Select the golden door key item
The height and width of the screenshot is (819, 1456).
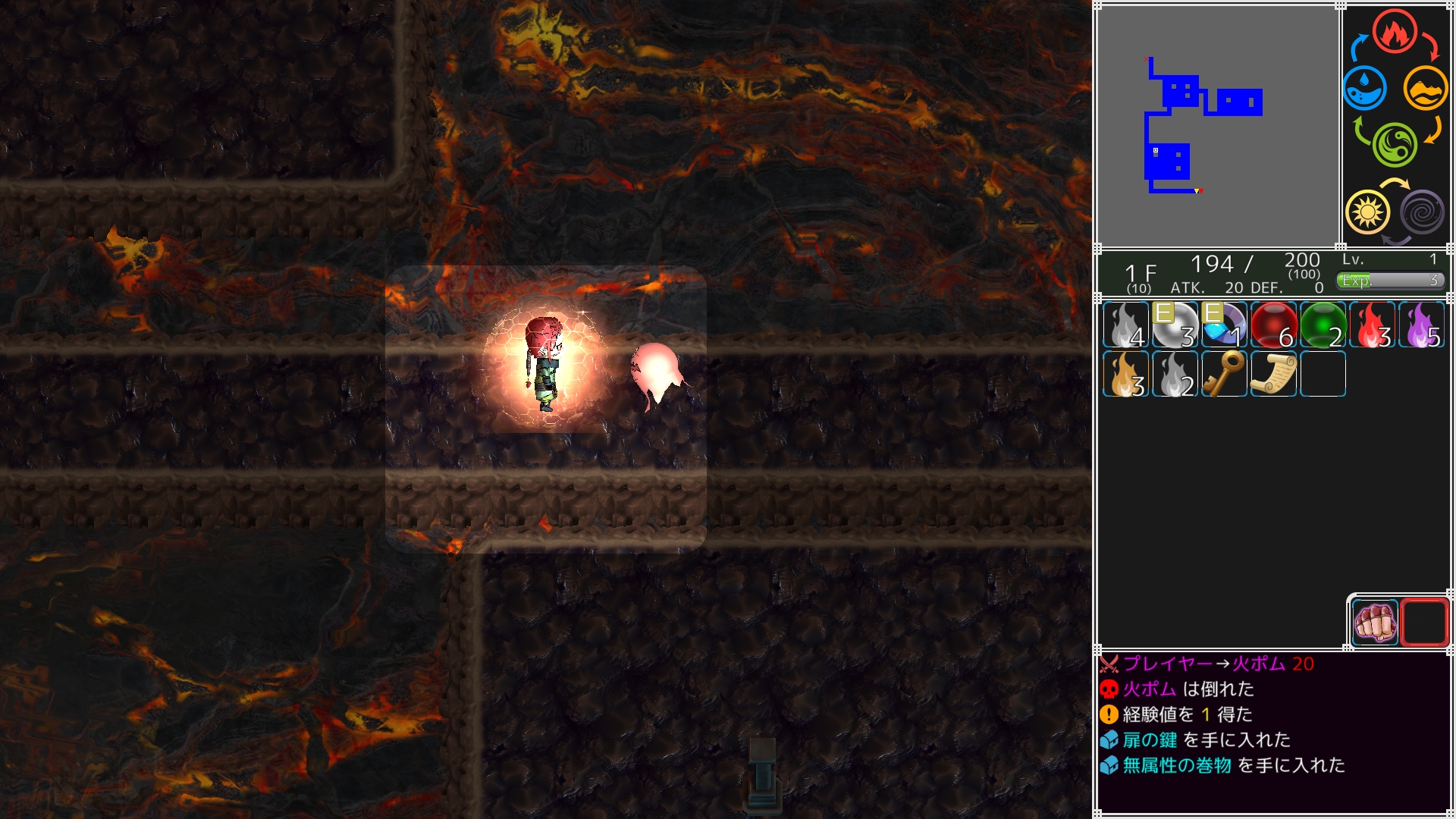1224,375
